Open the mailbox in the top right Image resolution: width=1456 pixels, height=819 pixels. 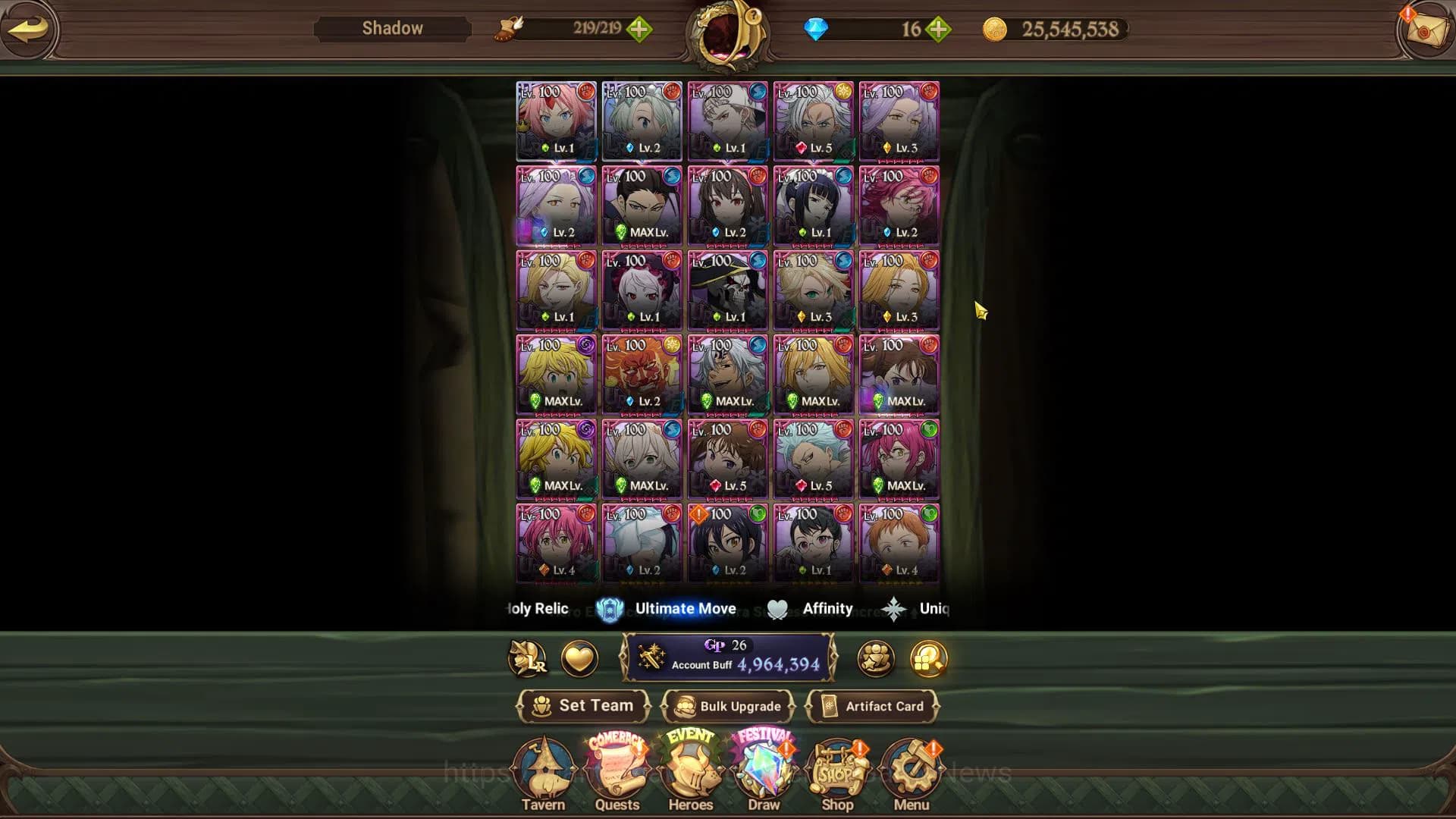(x=1426, y=30)
